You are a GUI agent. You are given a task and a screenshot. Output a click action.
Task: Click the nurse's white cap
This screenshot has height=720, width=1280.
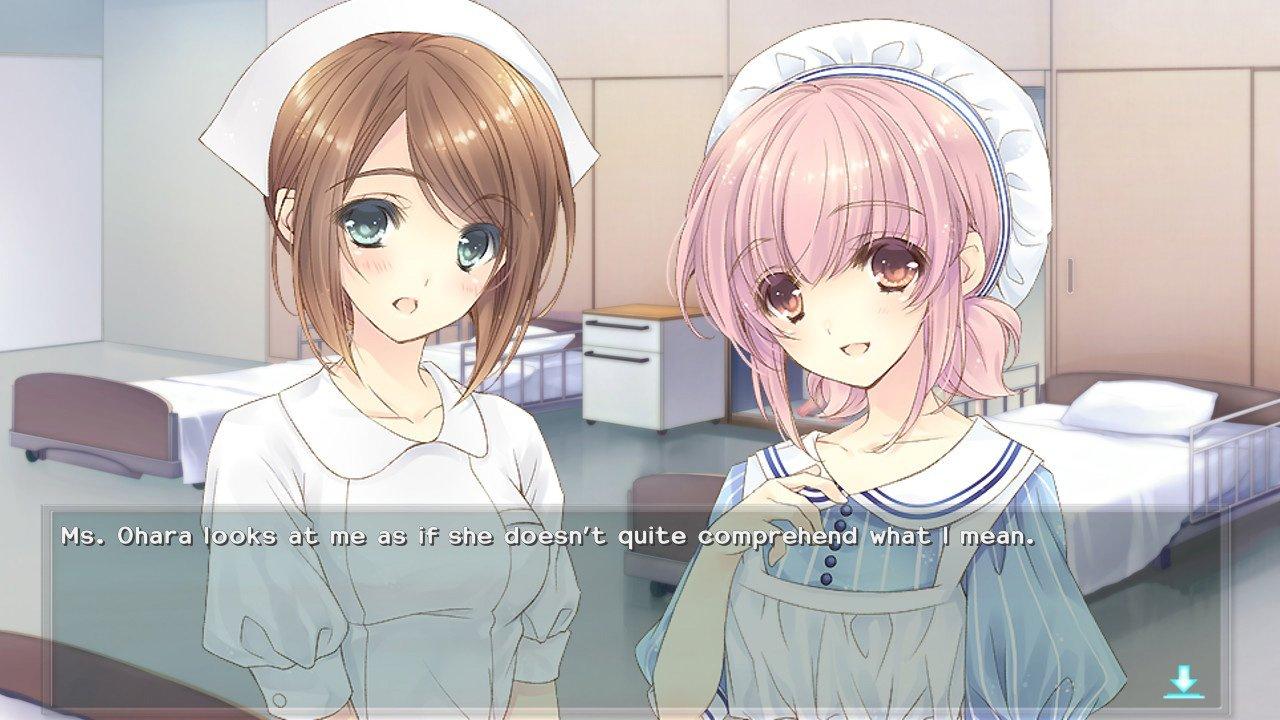pyautogui.click(x=260, y=110)
